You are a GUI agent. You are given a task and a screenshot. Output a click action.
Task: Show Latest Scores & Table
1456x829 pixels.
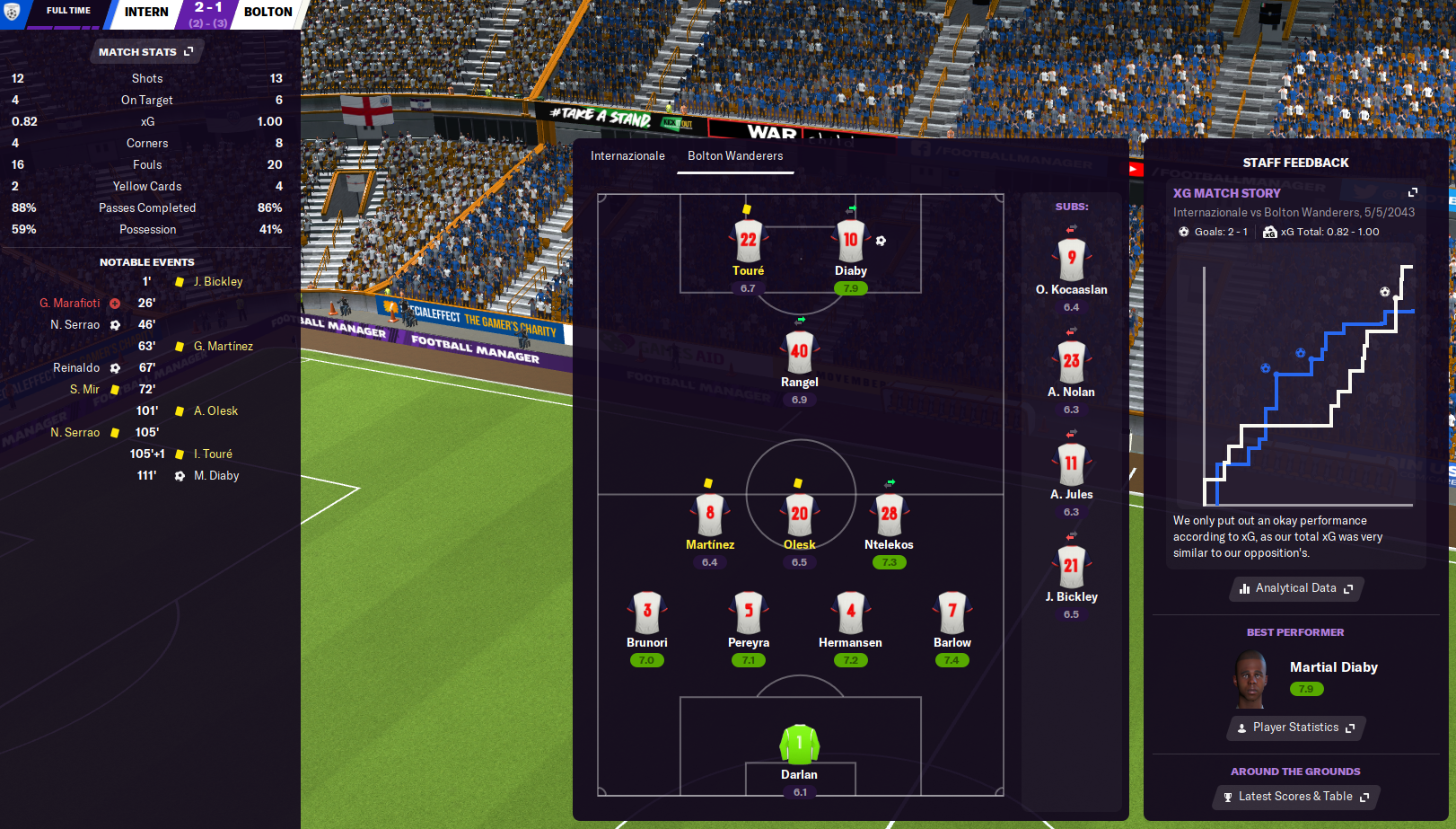(1295, 797)
